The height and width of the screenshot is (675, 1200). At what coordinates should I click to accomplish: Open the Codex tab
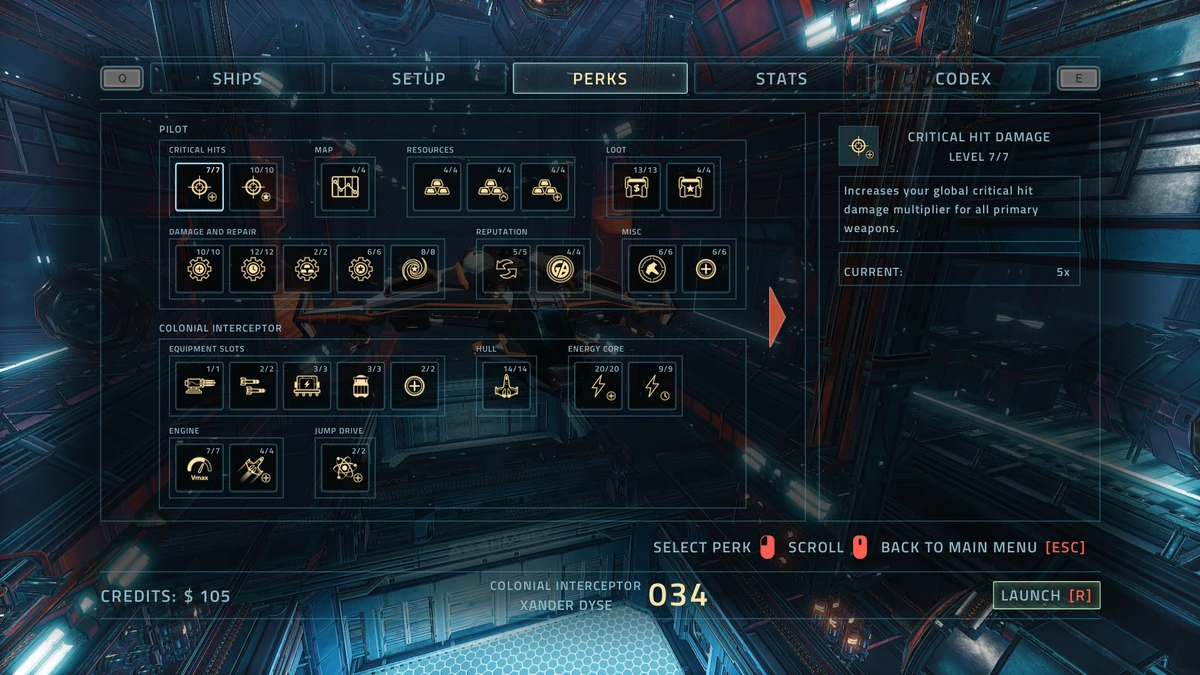962,79
